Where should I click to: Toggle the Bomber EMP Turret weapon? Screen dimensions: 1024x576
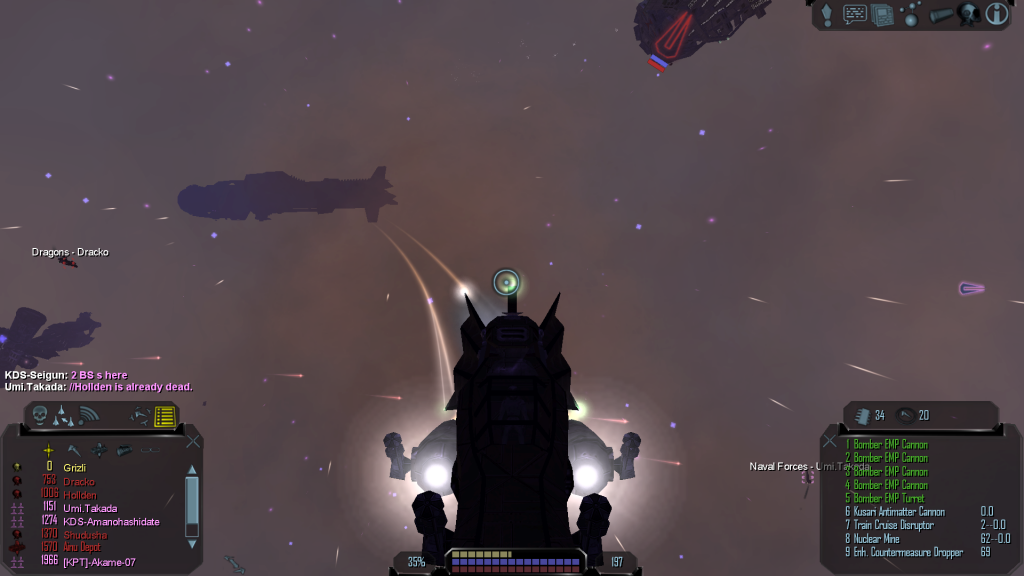pos(889,498)
